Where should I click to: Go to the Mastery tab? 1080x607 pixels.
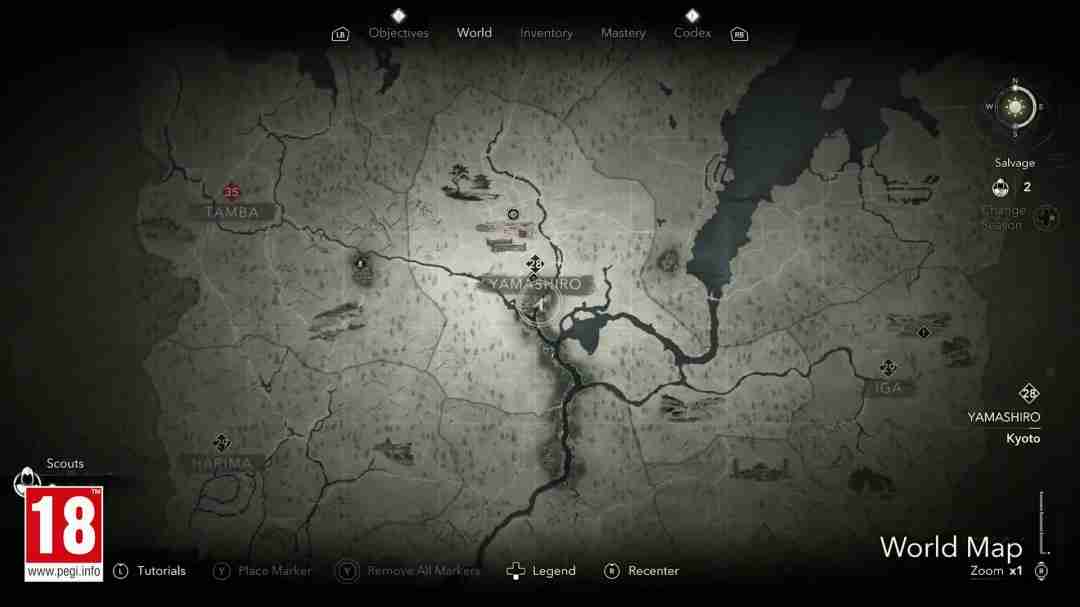click(x=623, y=33)
